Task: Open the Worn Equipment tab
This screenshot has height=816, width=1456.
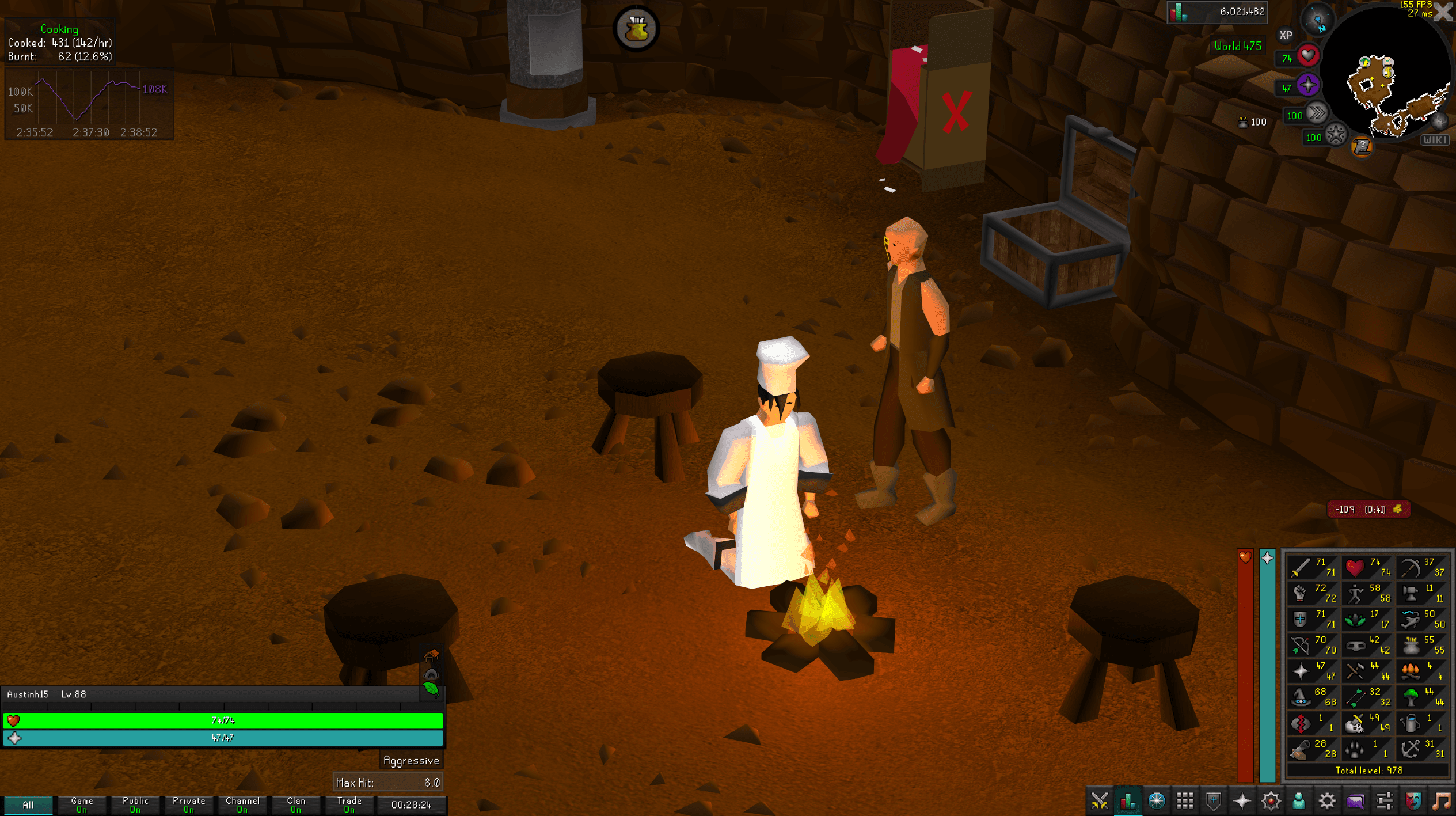Action: coord(1213,802)
